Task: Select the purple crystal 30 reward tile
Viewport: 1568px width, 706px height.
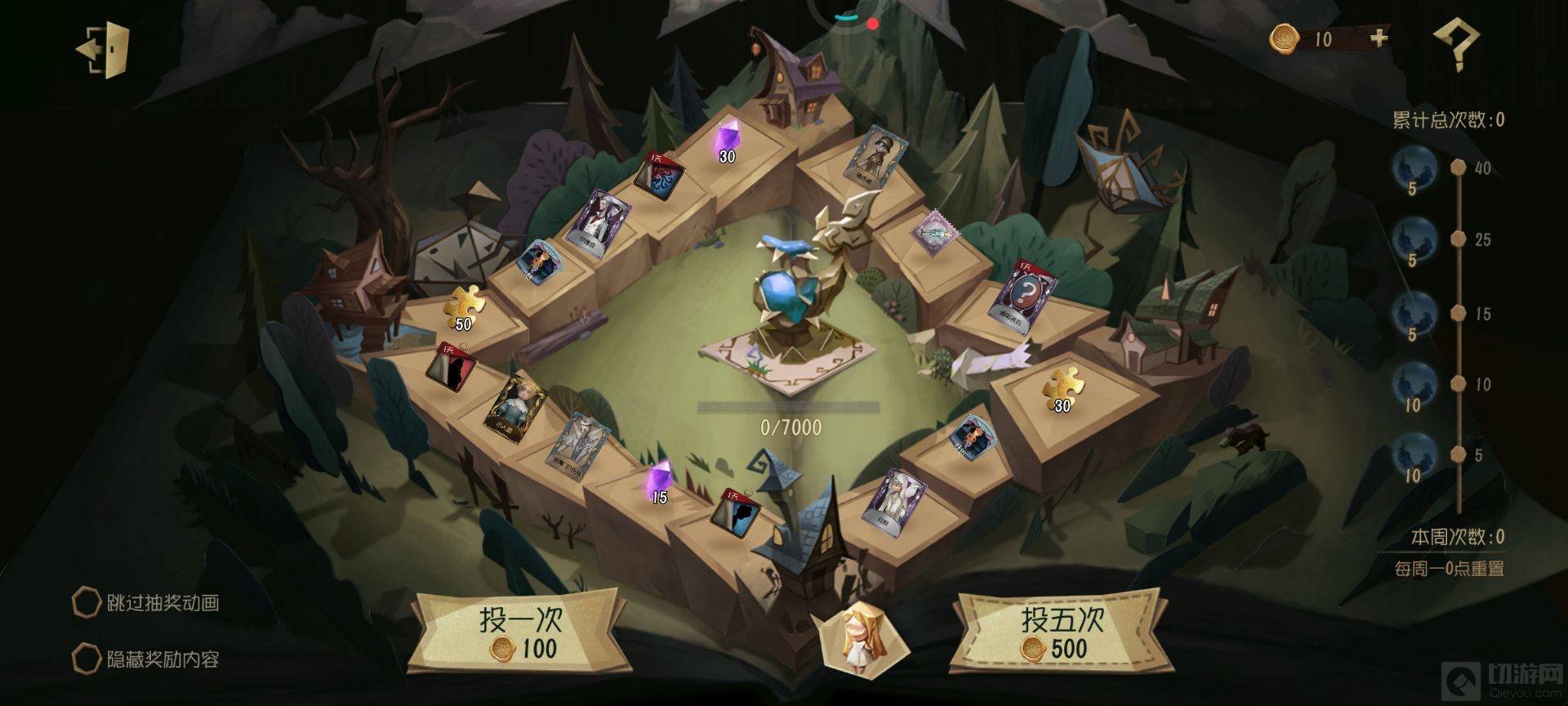Action: tap(727, 144)
